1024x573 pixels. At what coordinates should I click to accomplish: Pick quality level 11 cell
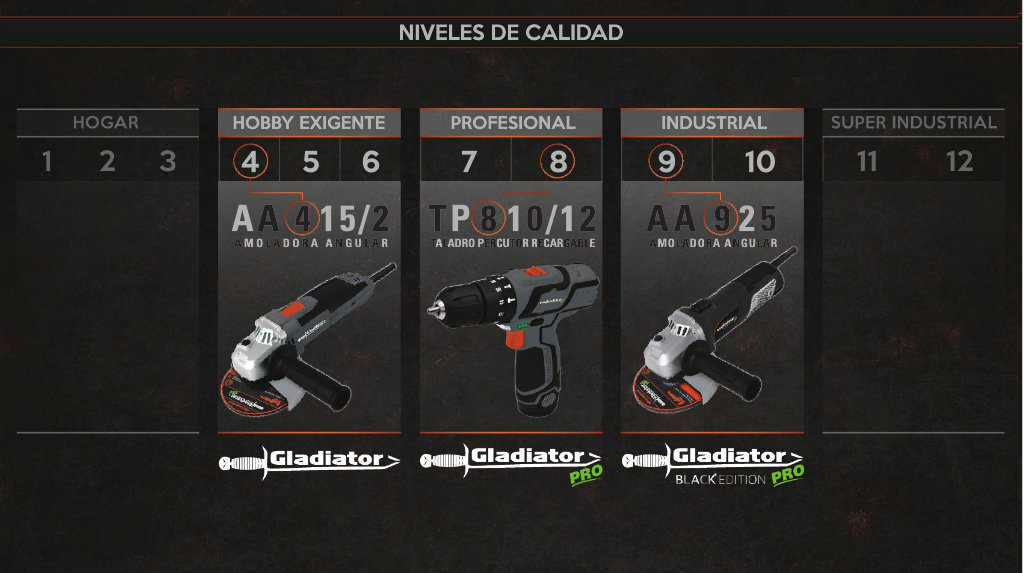pyautogui.click(x=867, y=161)
